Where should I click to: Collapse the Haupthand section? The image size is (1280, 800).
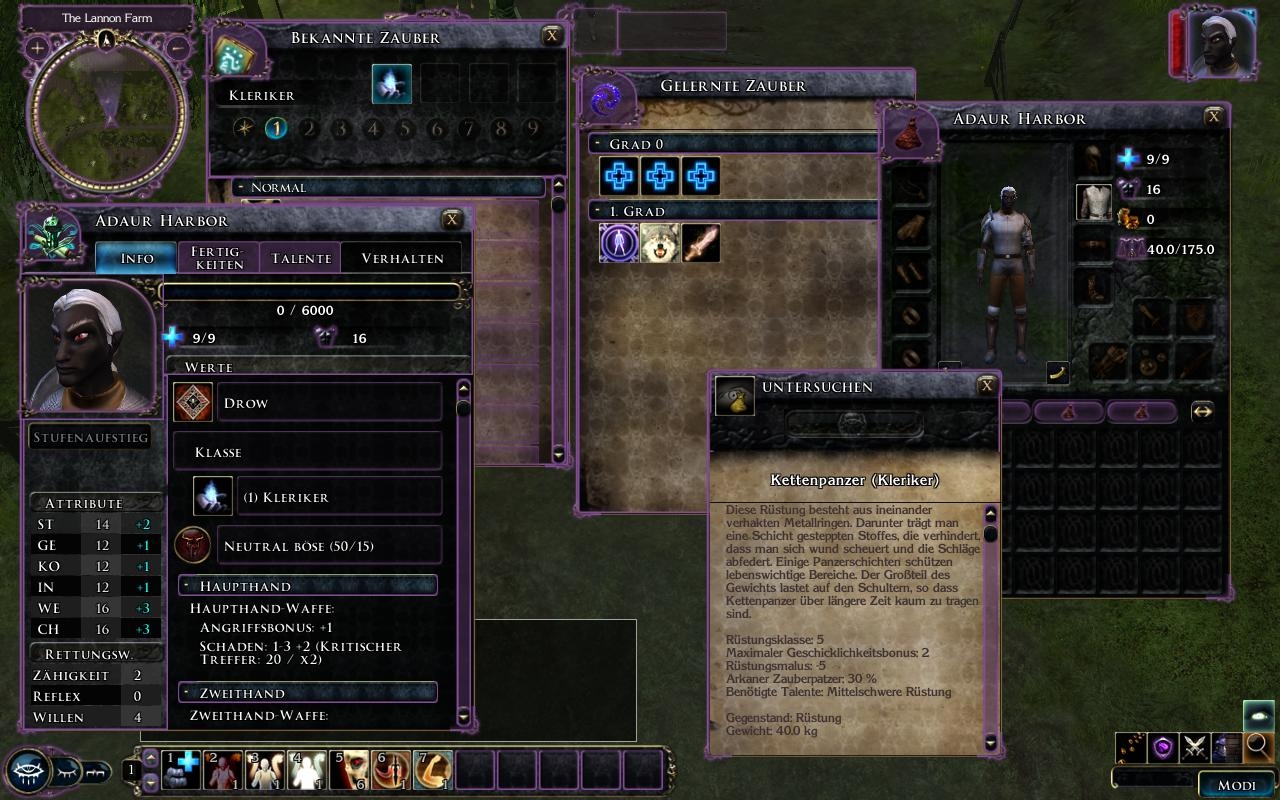coord(187,586)
